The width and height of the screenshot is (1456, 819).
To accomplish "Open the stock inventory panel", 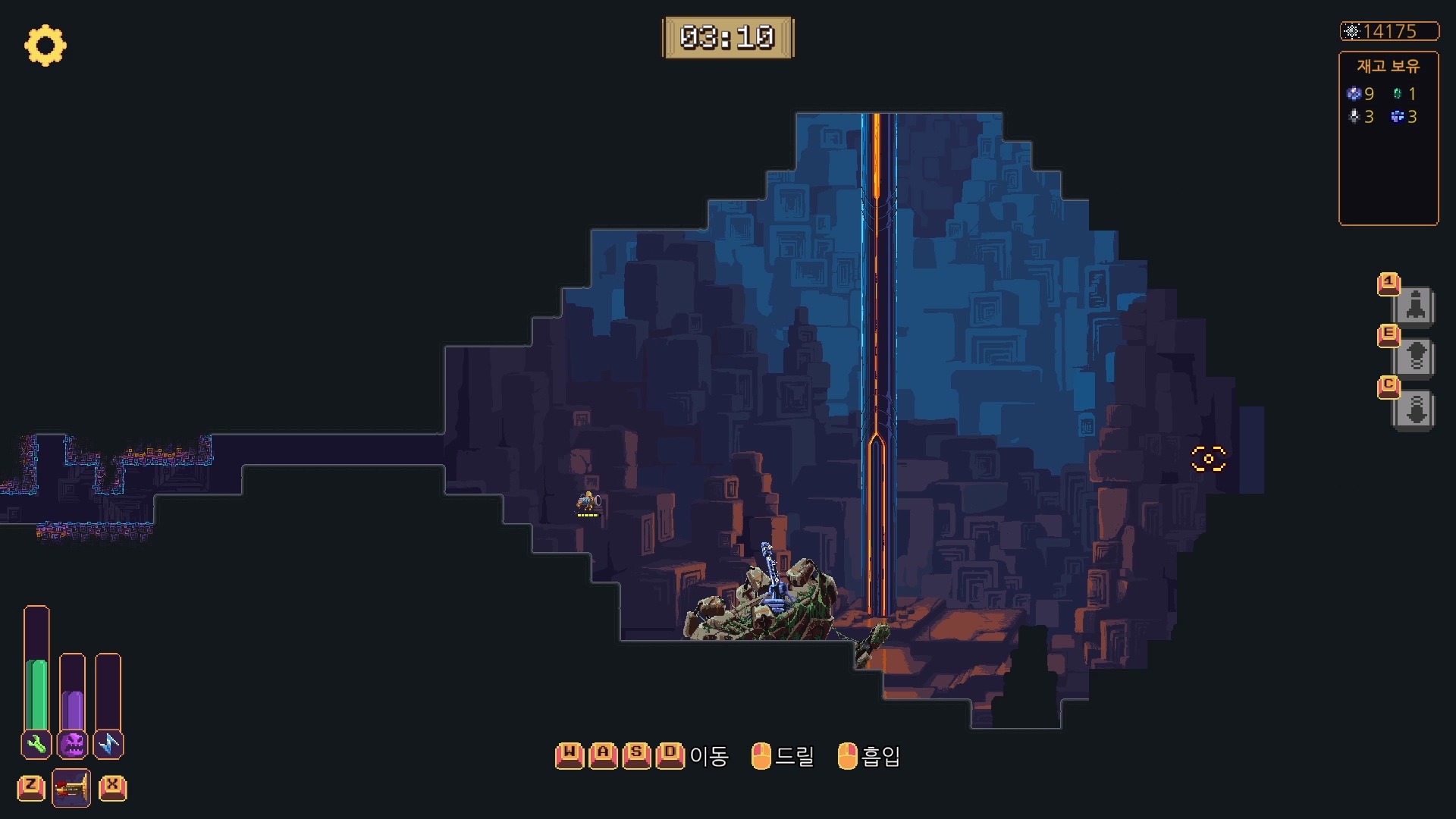I will click(x=1388, y=138).
